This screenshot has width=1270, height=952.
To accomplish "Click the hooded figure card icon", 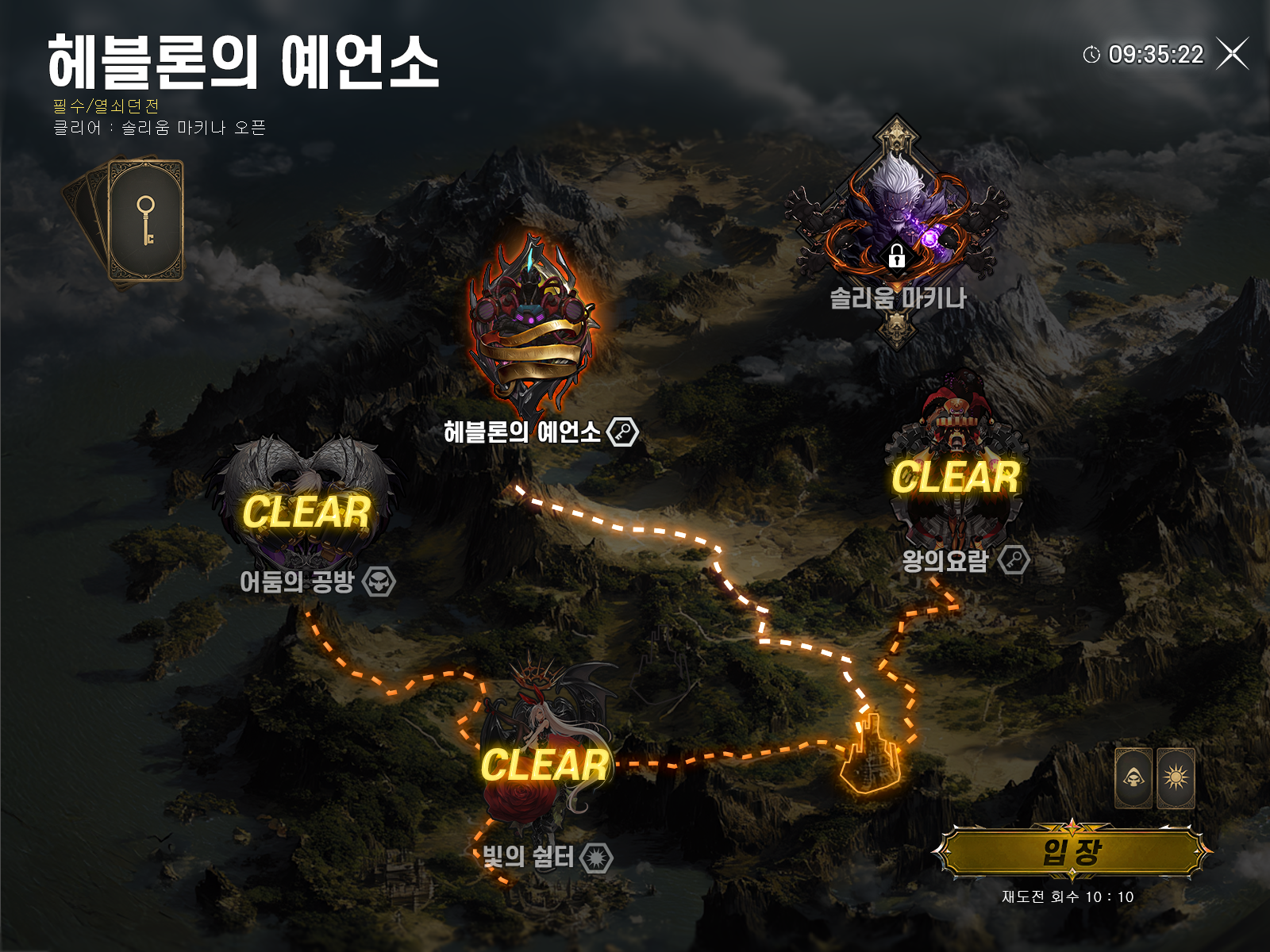I will coord(1133,777).
